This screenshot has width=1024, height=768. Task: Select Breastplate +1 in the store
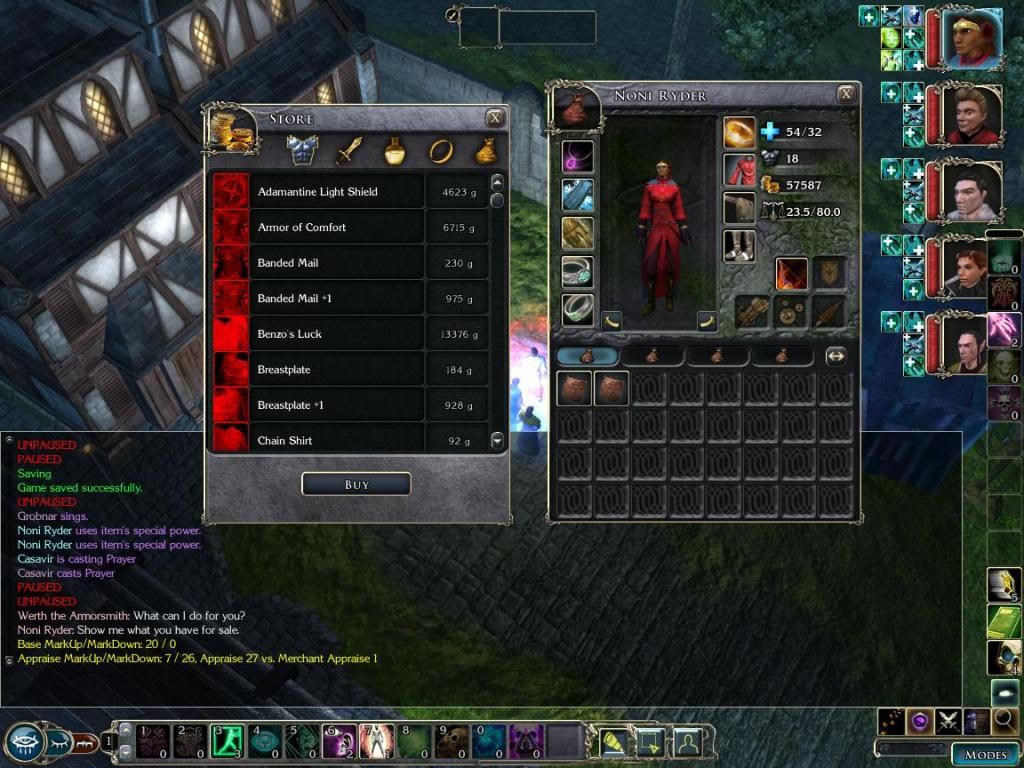pos(290,405)
